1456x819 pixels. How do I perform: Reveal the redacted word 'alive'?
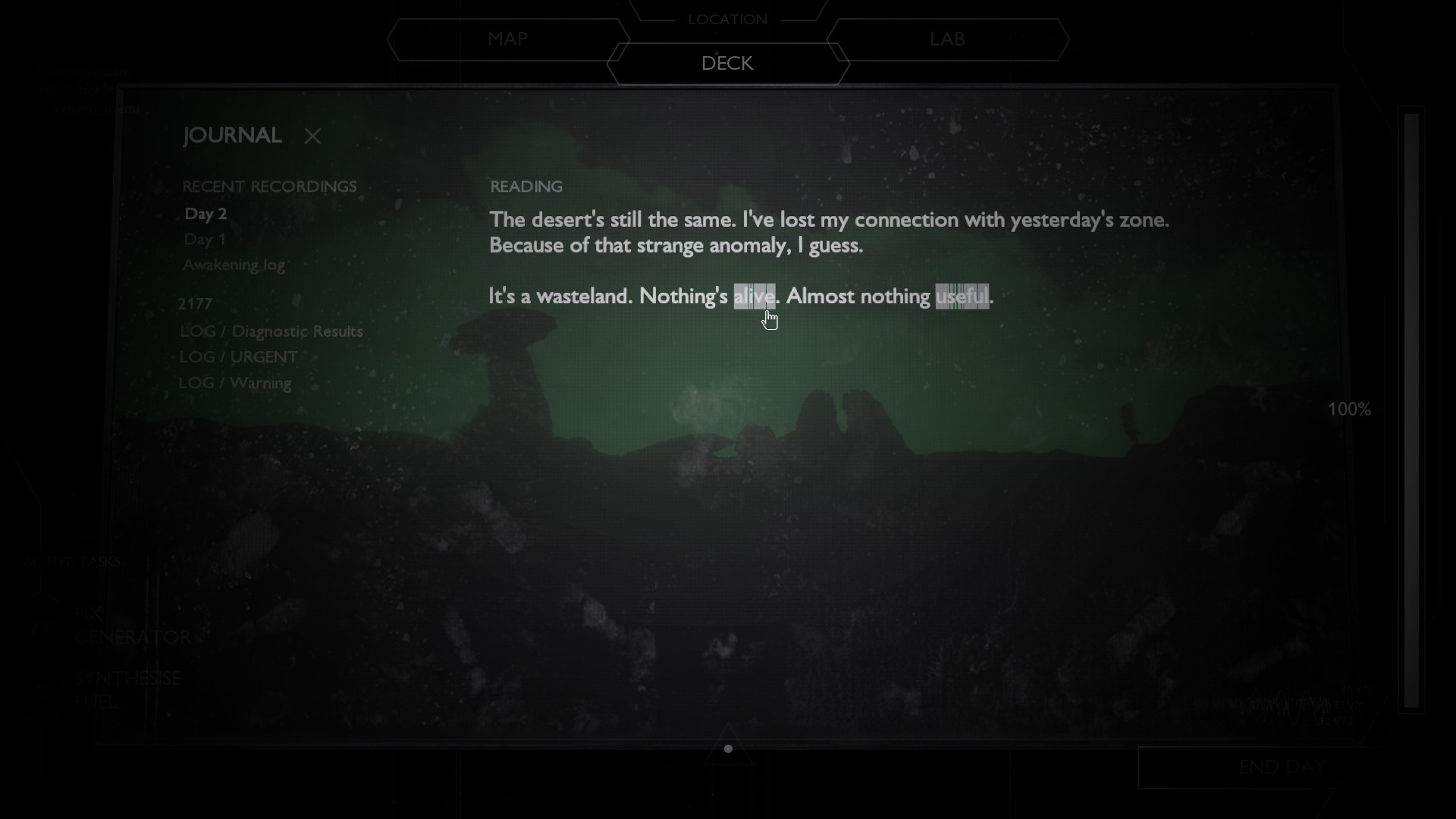755,296
